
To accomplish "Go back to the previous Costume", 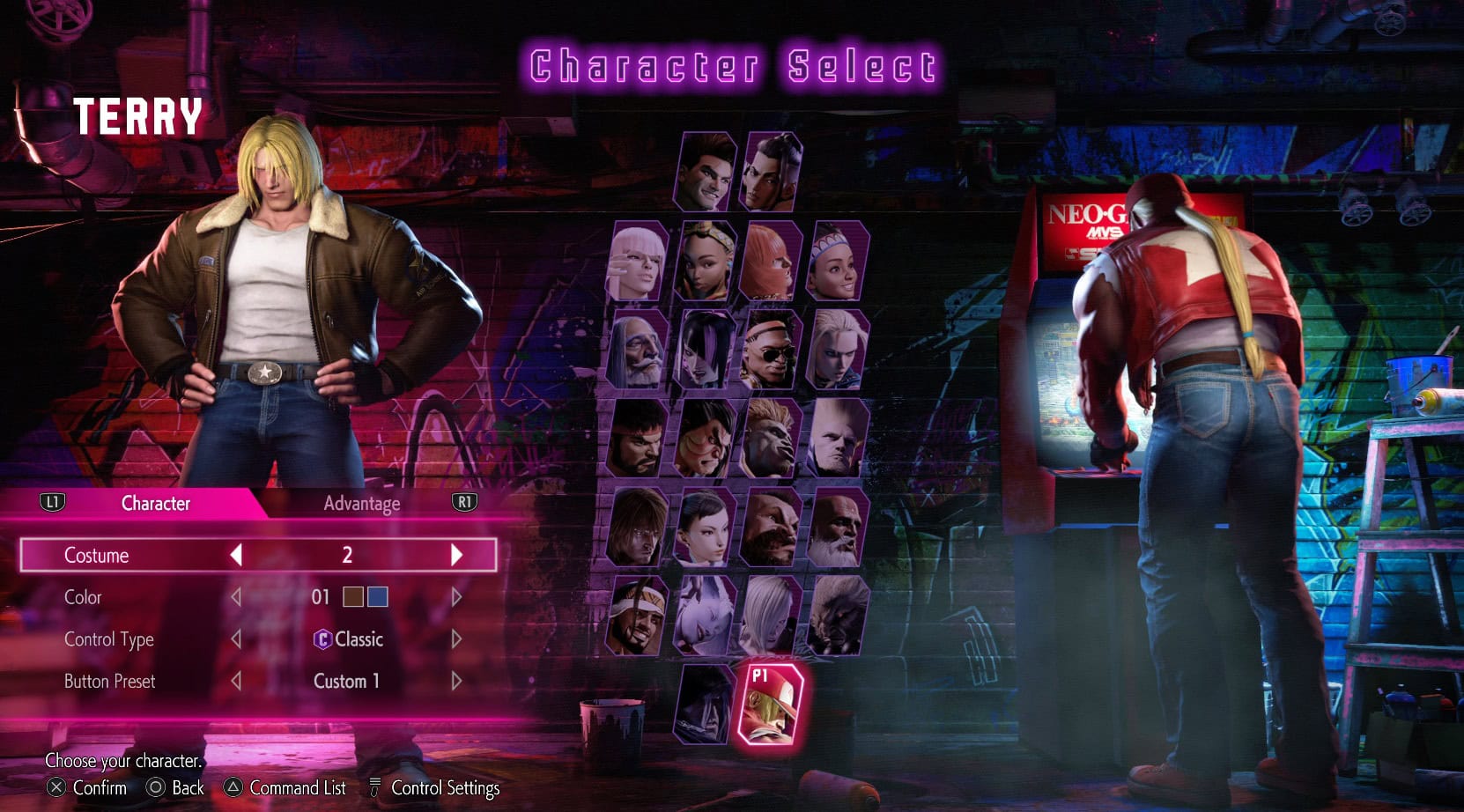I will 236,555.
